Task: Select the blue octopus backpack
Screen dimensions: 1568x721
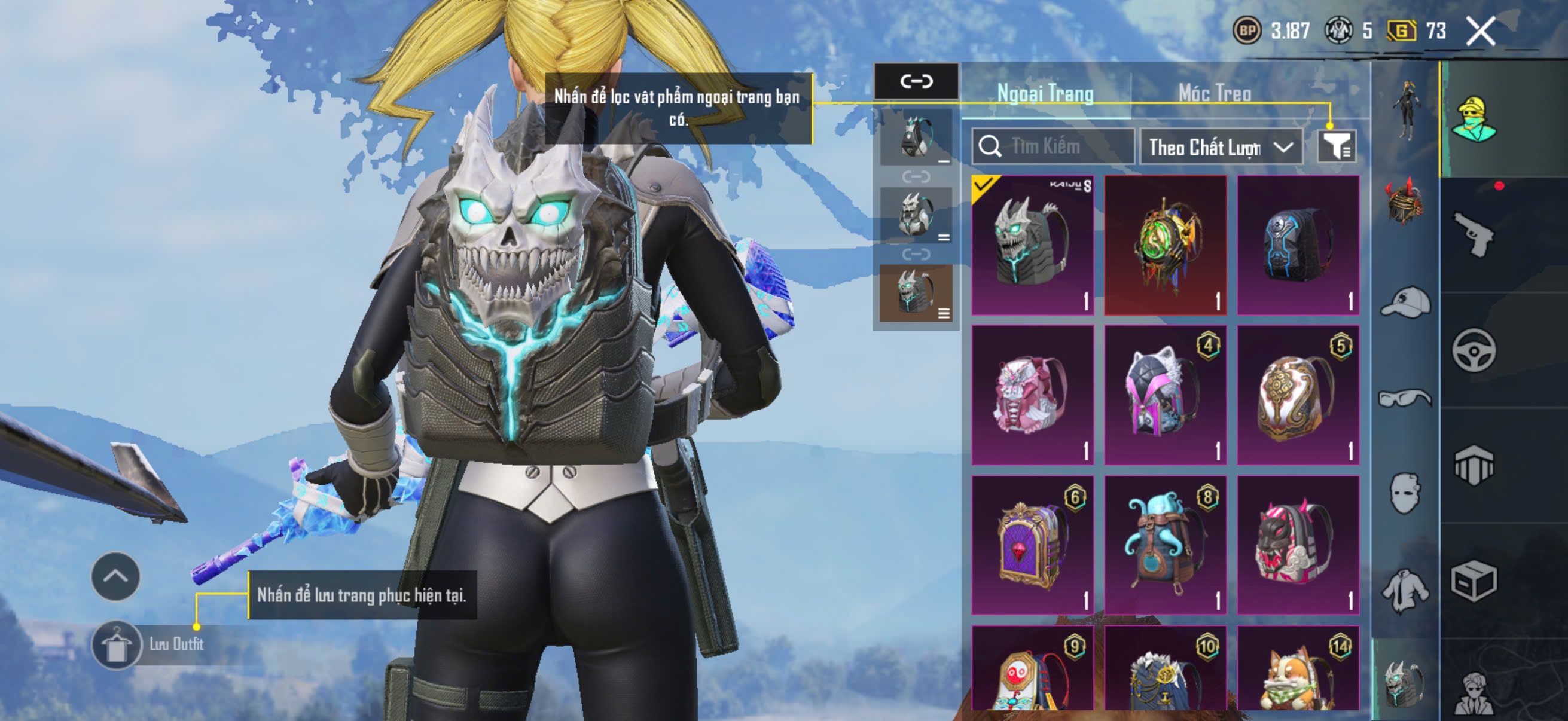Action: pyautogui.click(x=1165, y=545)
